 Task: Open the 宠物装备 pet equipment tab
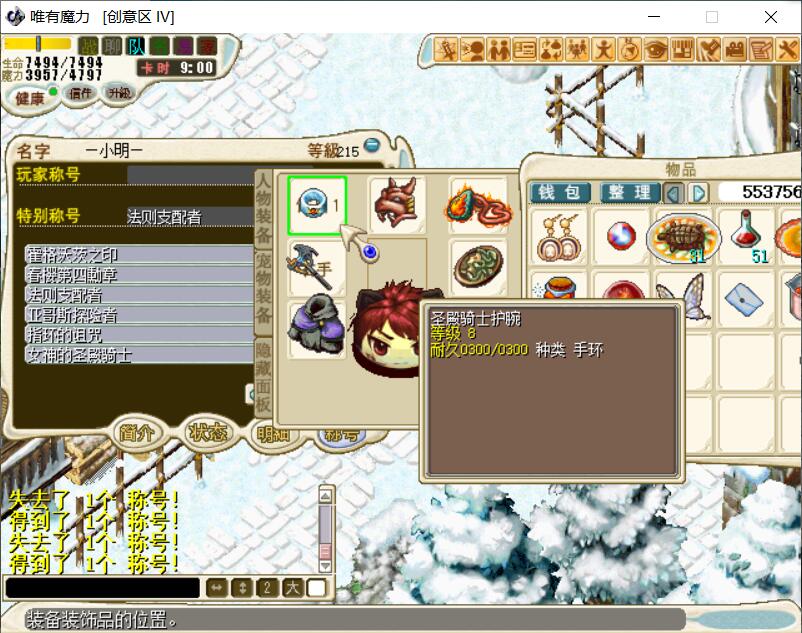[x=264, y=290]
